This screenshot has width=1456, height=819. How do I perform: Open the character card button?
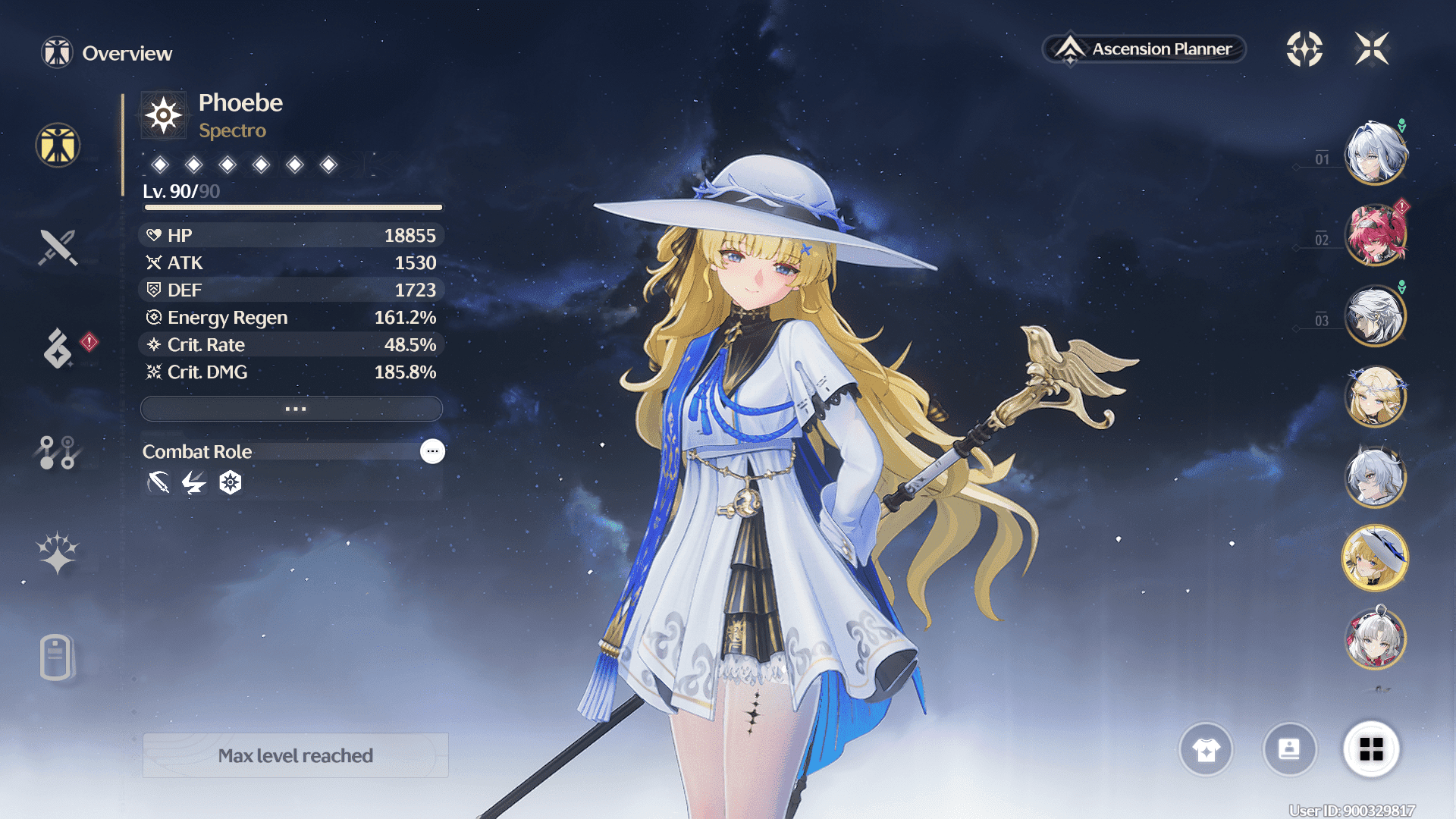pos(1289,750)
